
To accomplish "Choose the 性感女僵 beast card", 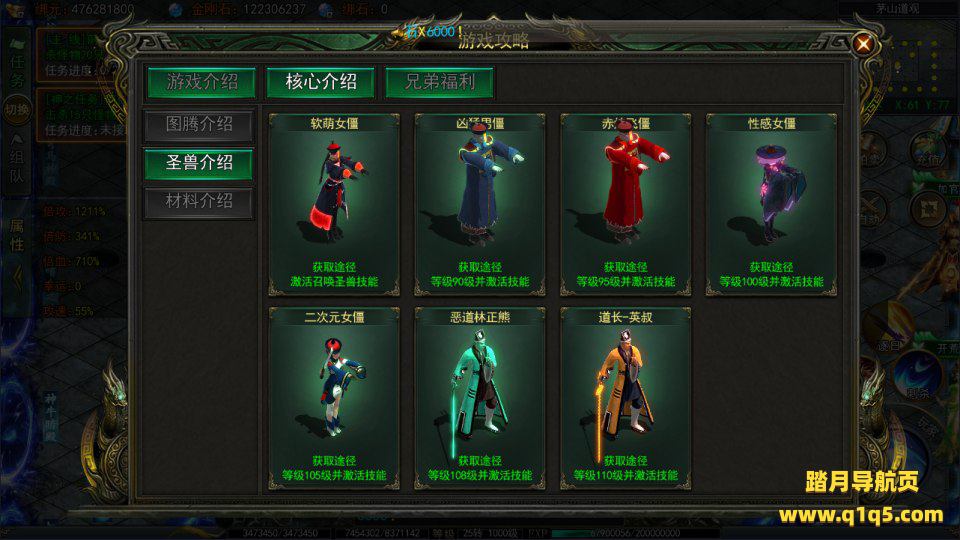I will (x=772, y=204).
